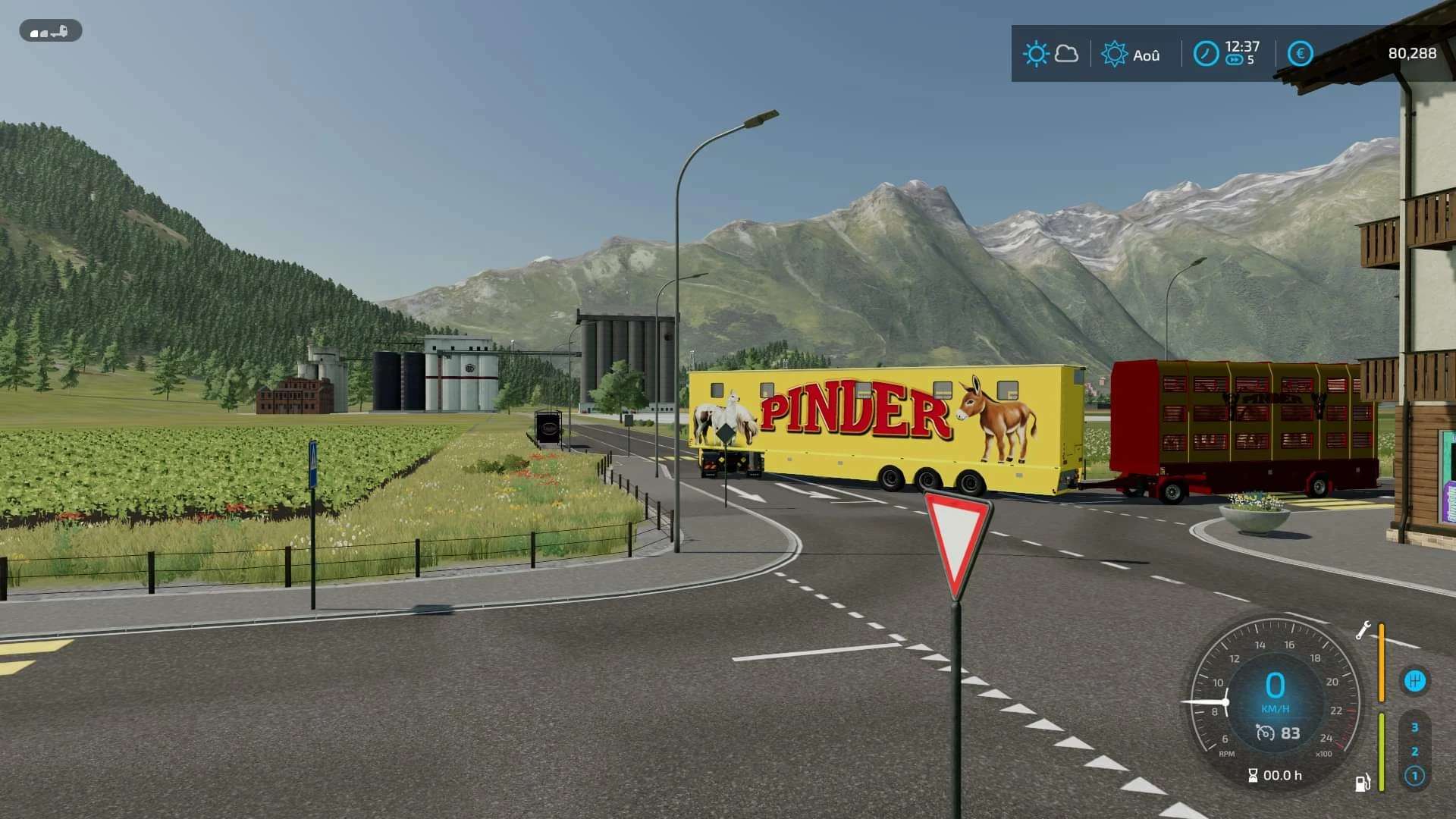This screenshot has width=1456, height=819.
Task: Choose gear group 2
Action: 1414,752
